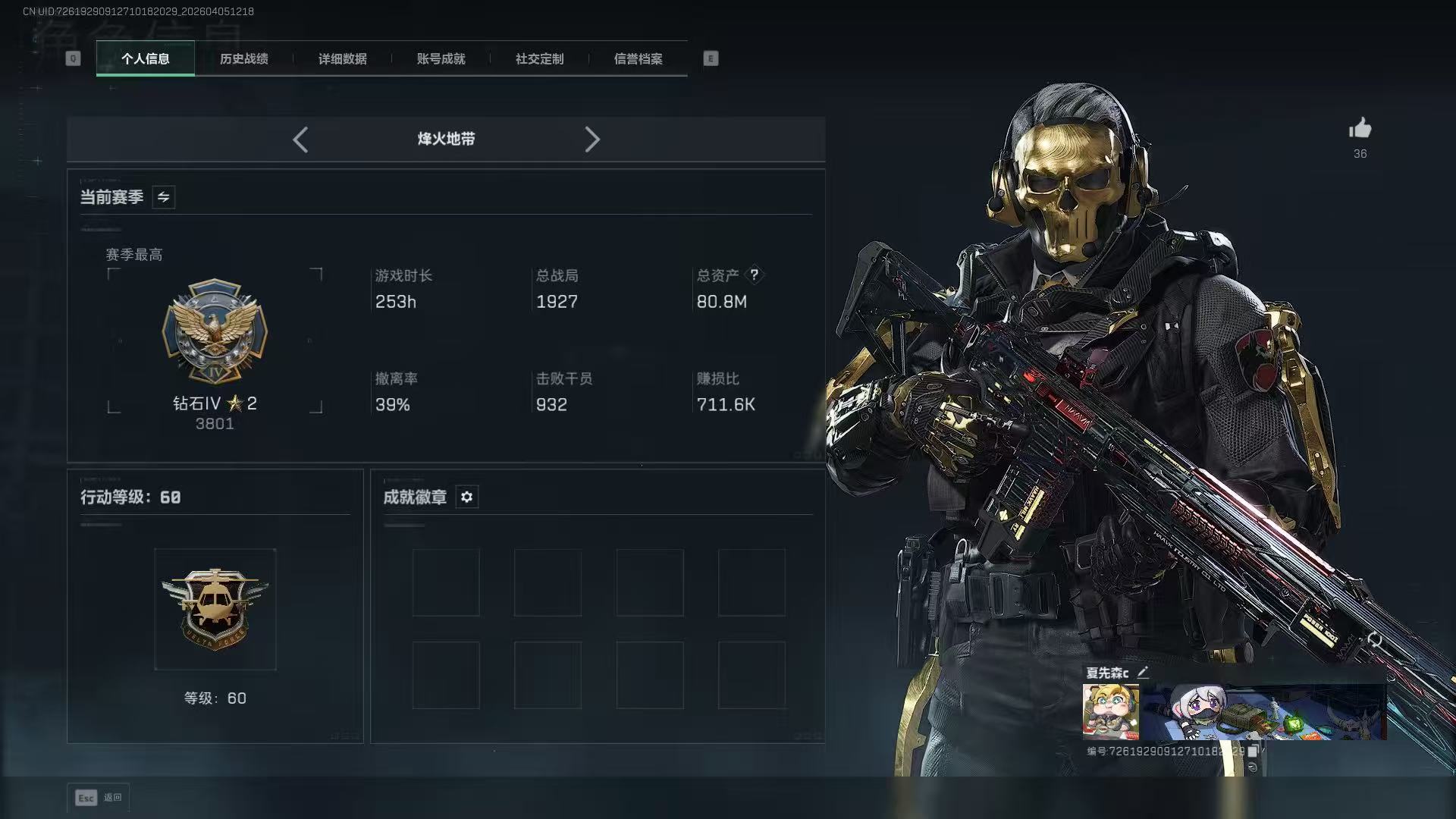Viewport: 1456px width, 819px height.
Task: Show the 账号成就 tab
Action: point(441,58)
